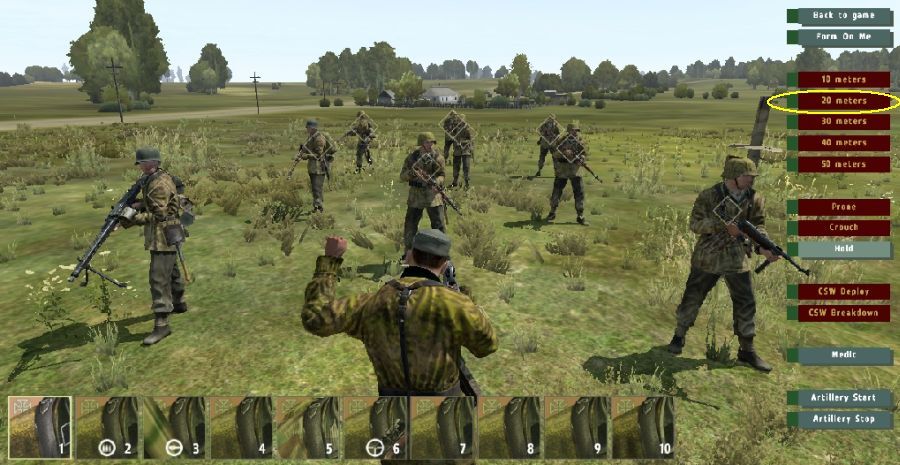The height and width of the screenshot is (465, 900).
Task: Begin the Artillery Start command
Action: (843, 398)
